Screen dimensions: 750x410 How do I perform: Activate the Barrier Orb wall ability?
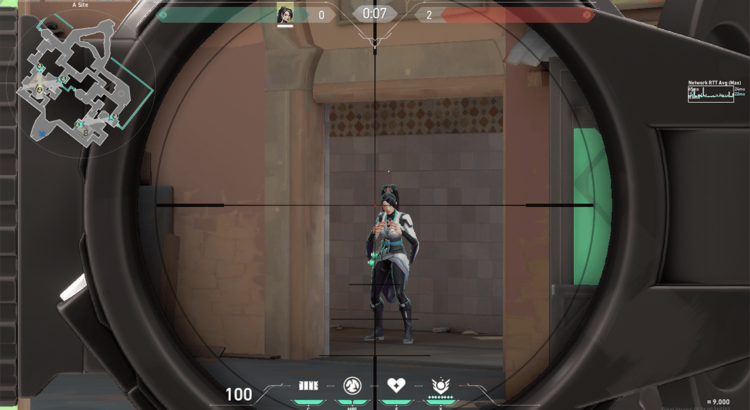[x=309, y=385]
